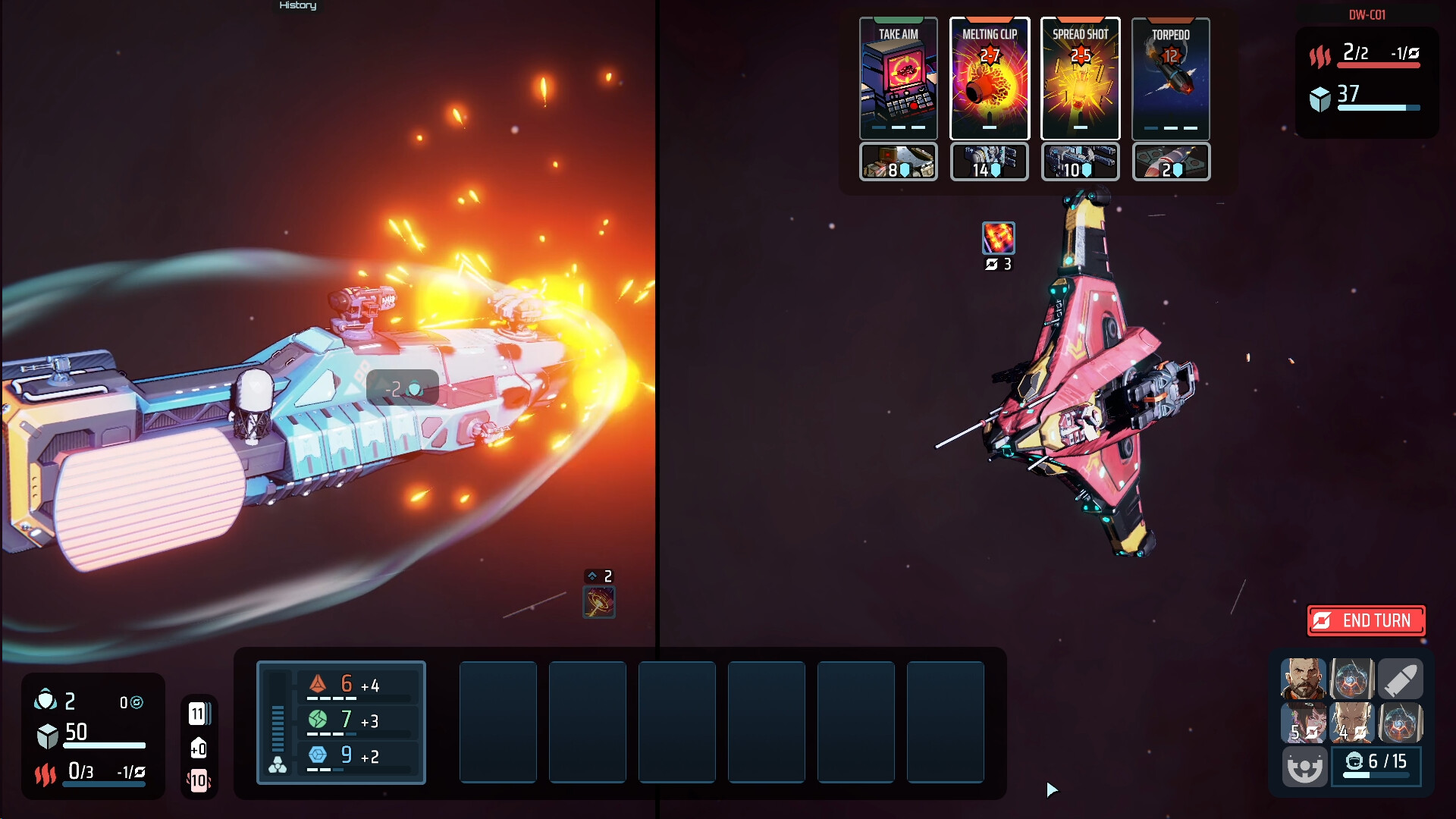
Task: Select the Take Aim enemy card
Action: click(898, 79)
